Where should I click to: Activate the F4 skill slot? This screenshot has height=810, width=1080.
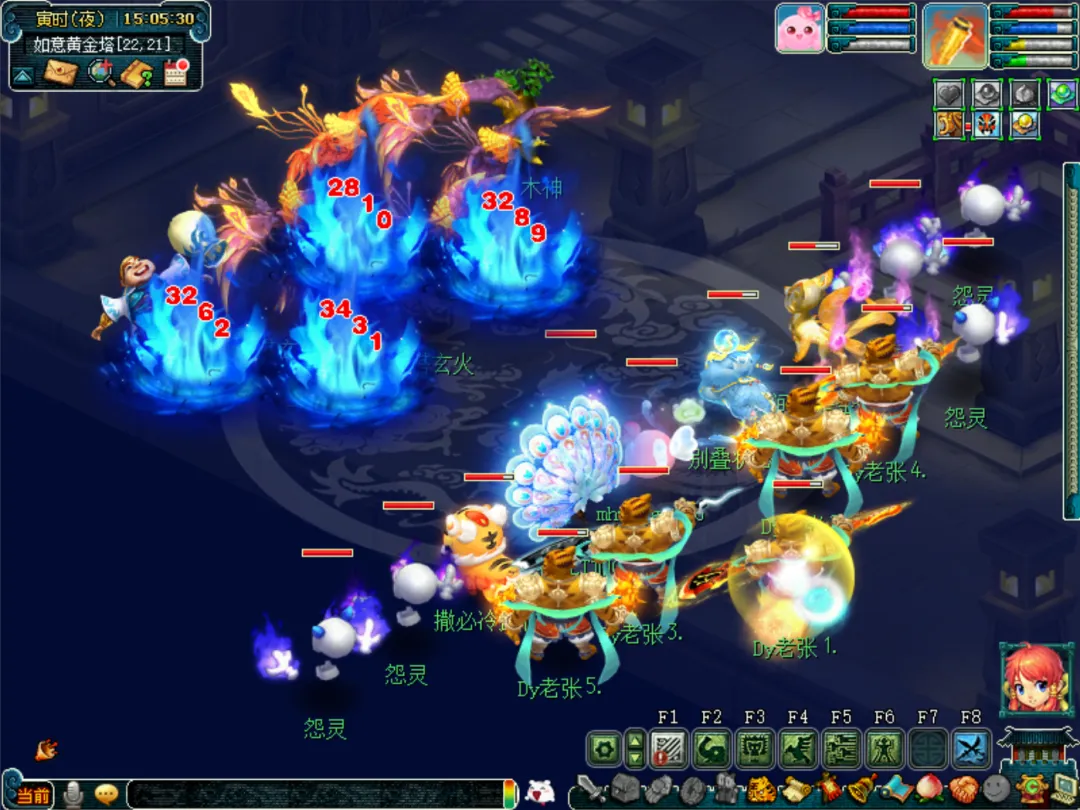[x=798, y=748]
